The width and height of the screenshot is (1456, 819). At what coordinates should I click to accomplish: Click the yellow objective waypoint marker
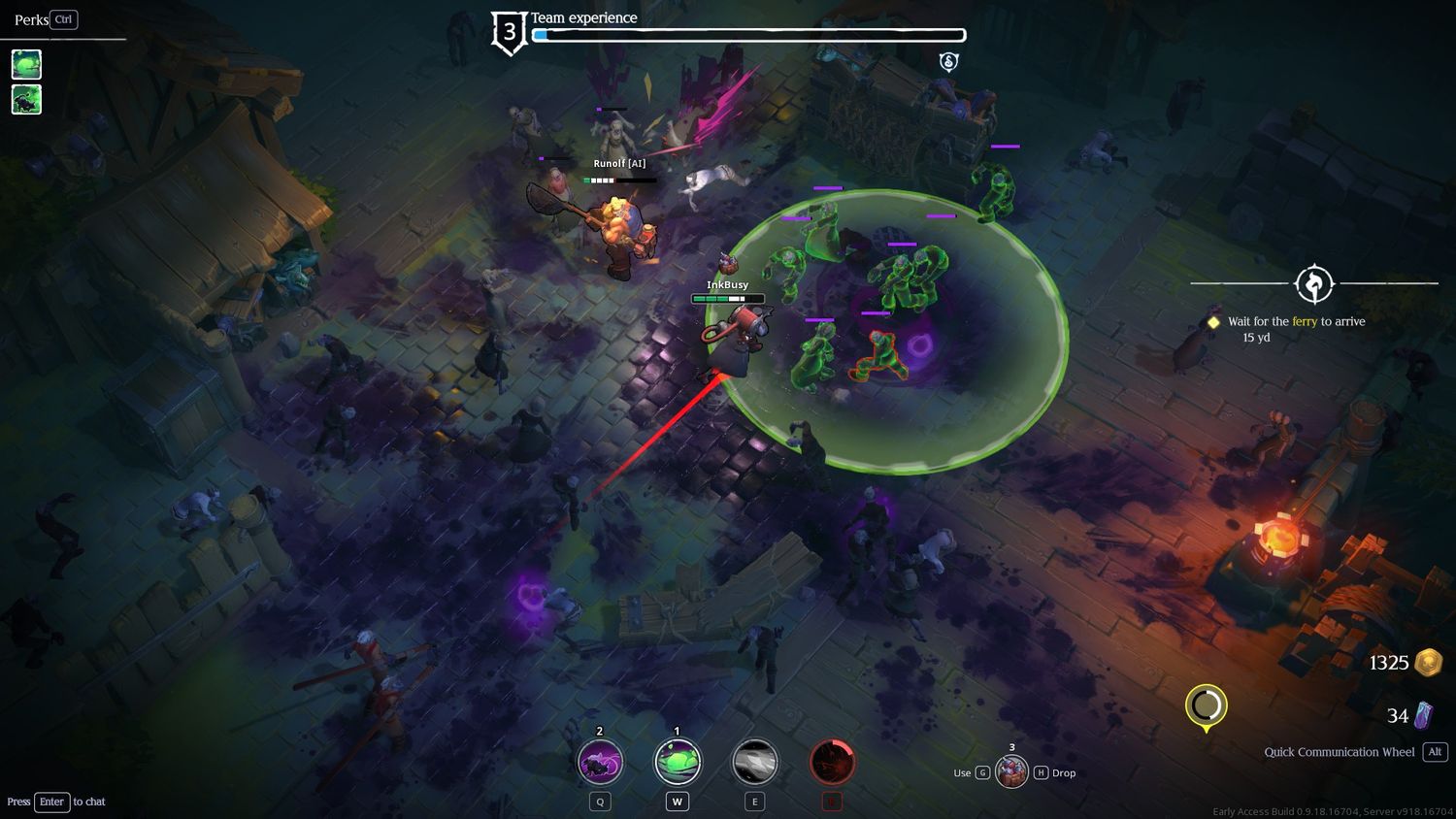coord(1206,706)
